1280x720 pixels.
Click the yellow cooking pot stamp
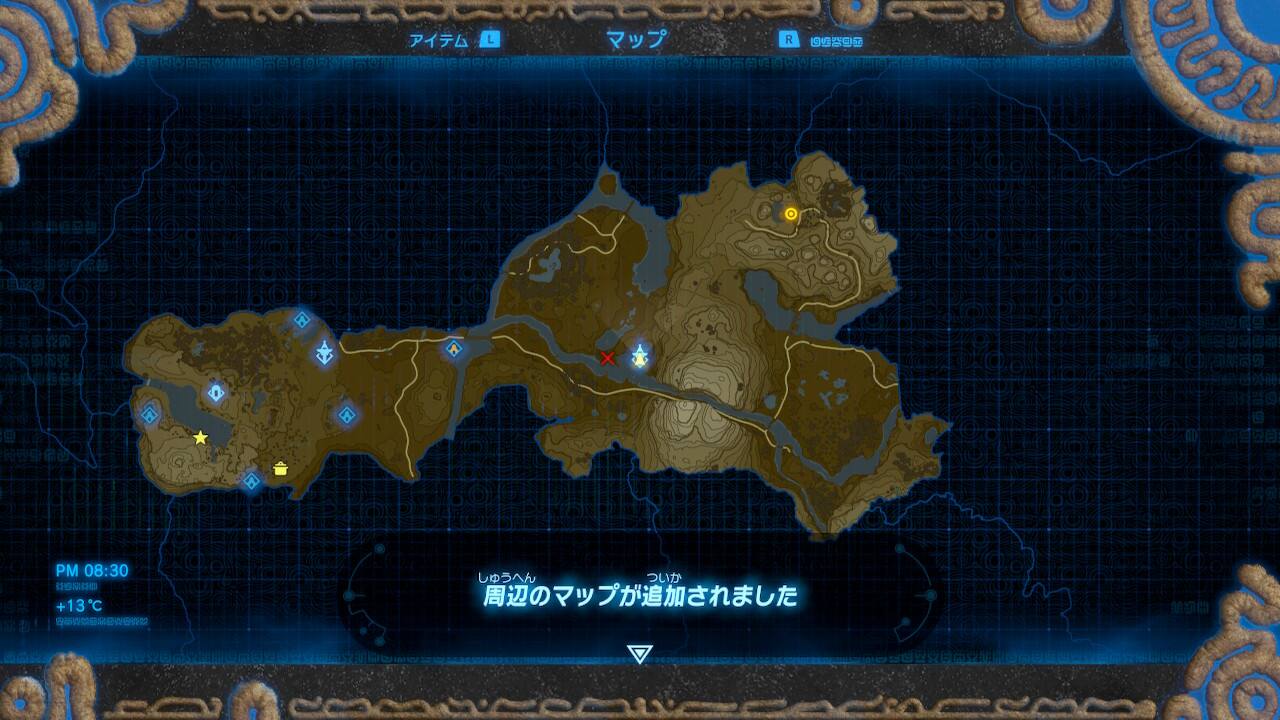[x=281, y=467]
